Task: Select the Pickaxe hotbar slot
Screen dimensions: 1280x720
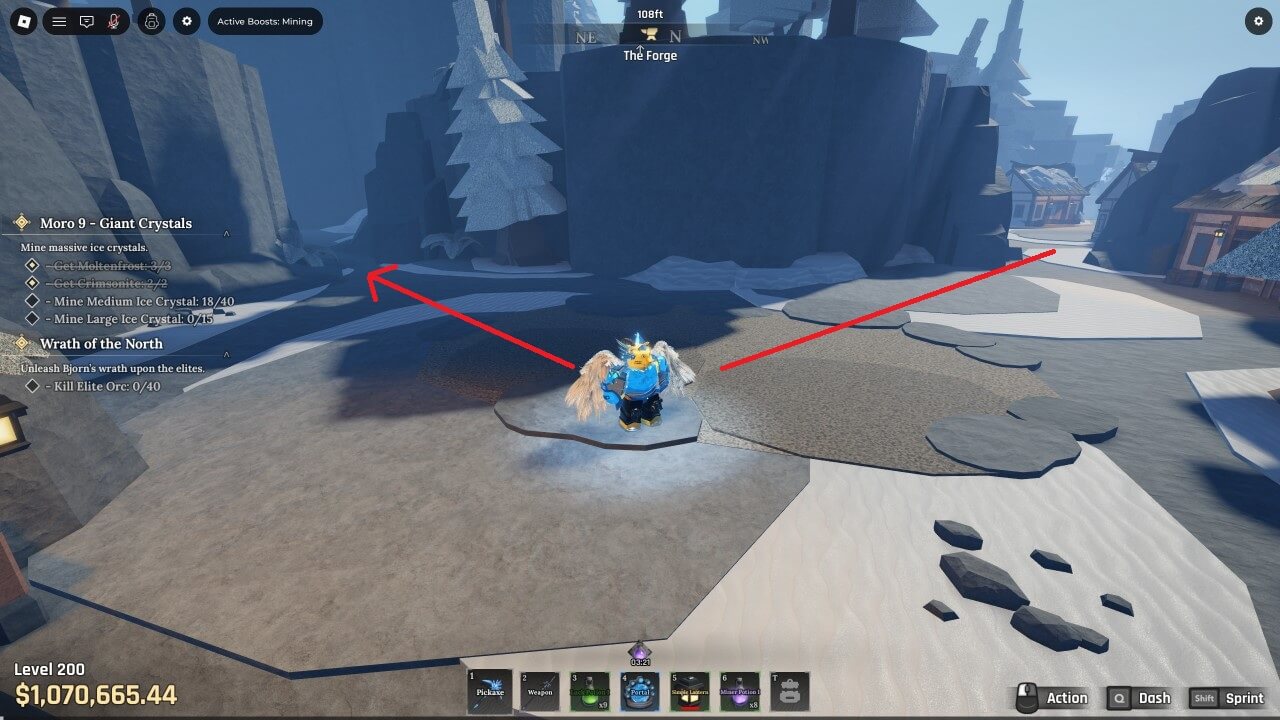Action: [x=490, y=691]
